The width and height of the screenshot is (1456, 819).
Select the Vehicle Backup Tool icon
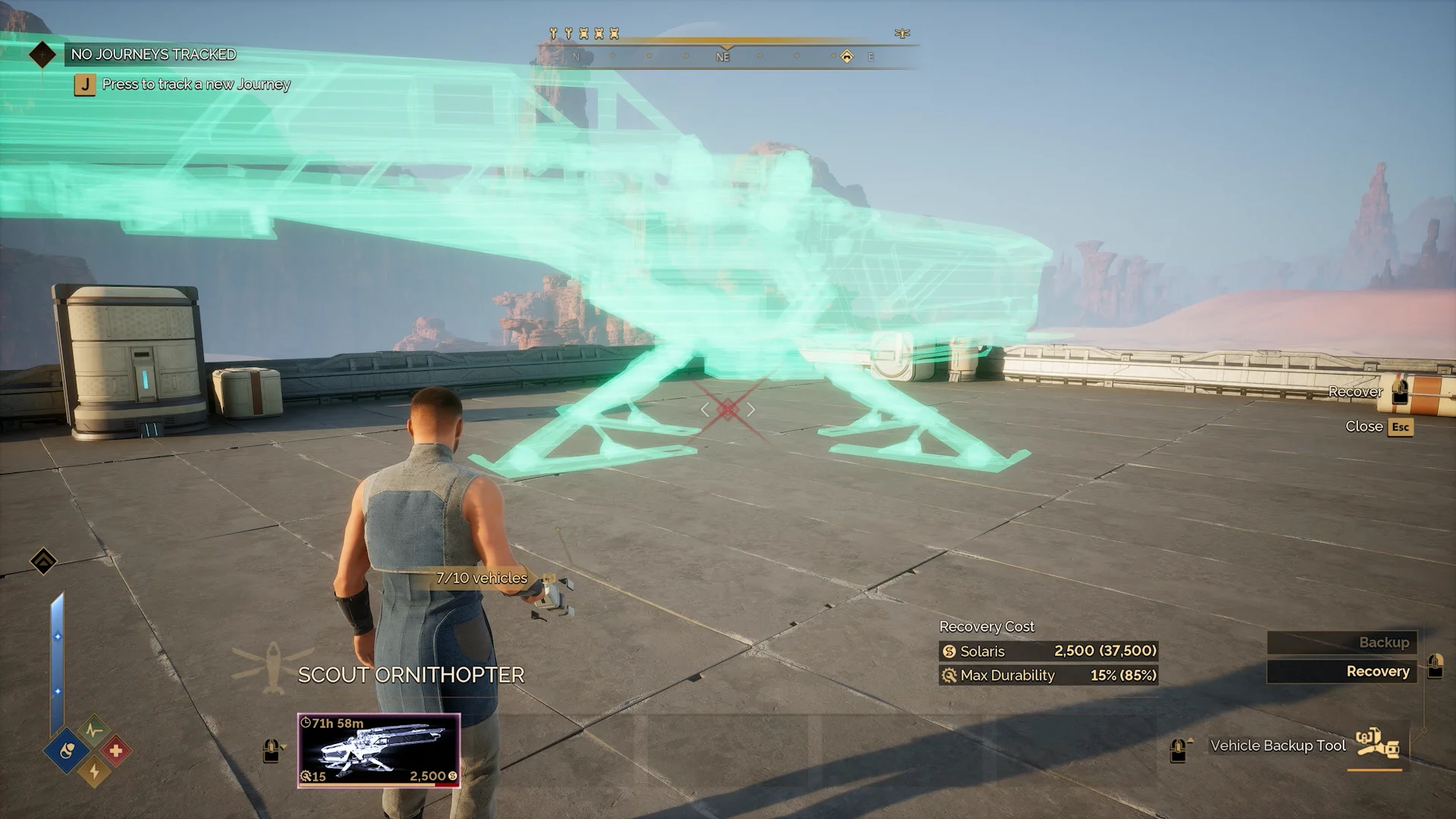pyautogui.click(x=1377, y=745)
